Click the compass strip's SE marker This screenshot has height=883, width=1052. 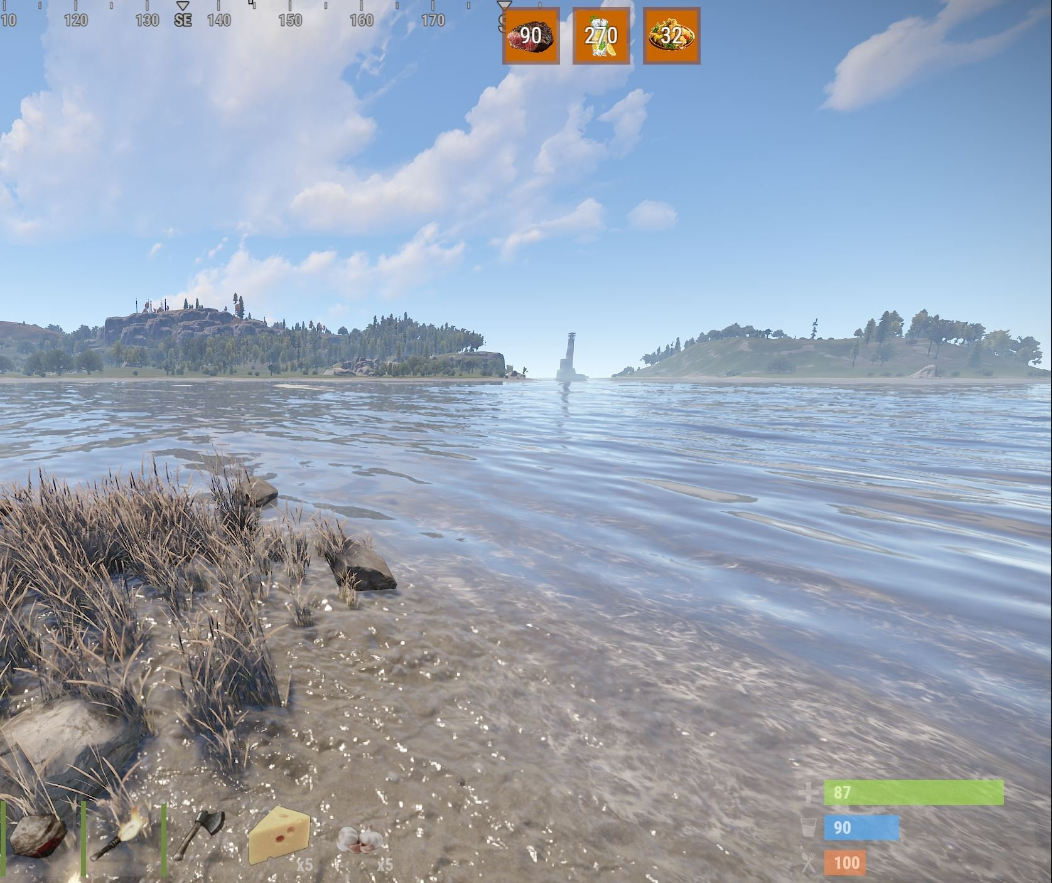coord(183,19)
